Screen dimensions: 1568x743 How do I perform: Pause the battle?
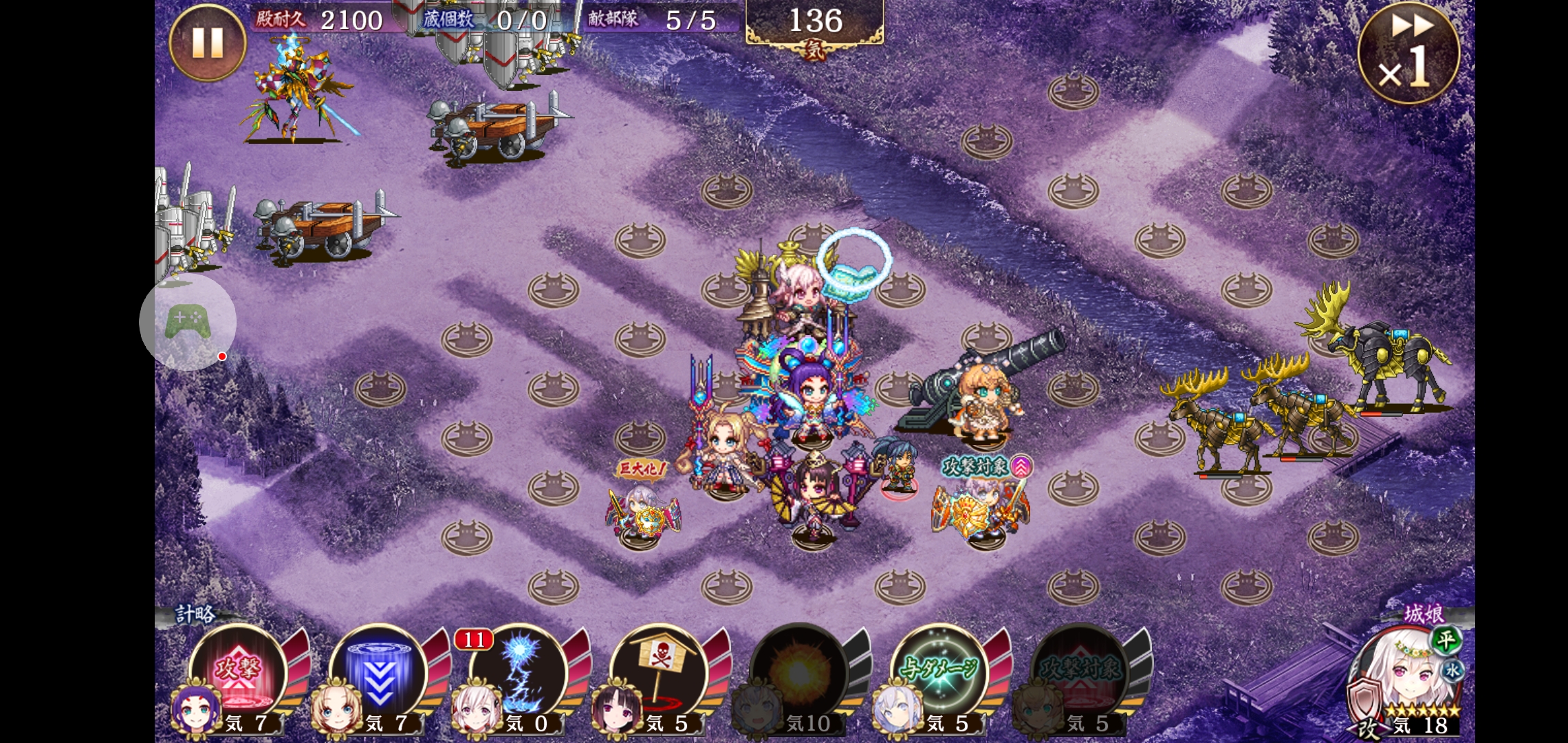click(207, 43)
